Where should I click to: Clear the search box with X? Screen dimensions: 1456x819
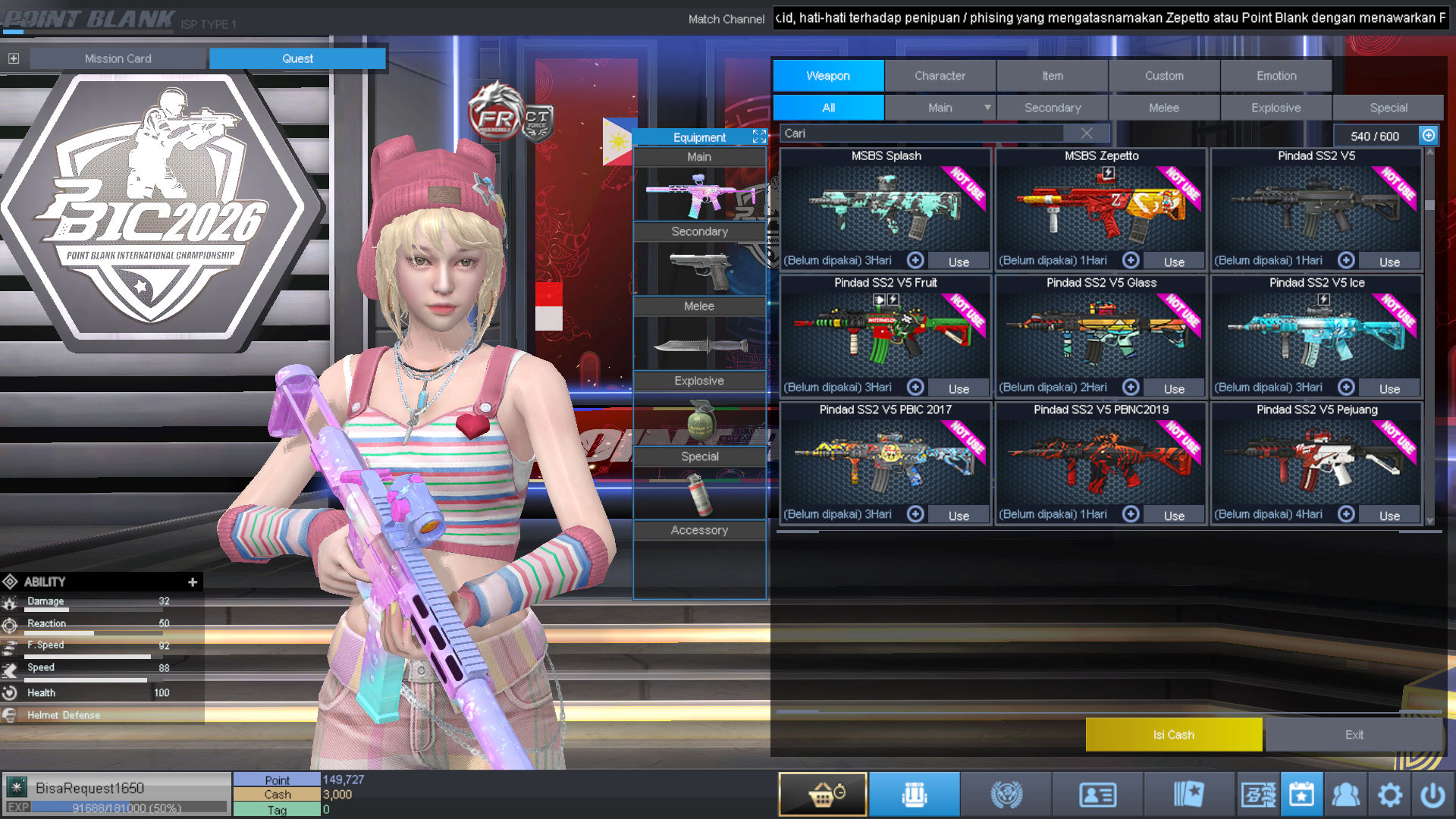pos(1087,133)
